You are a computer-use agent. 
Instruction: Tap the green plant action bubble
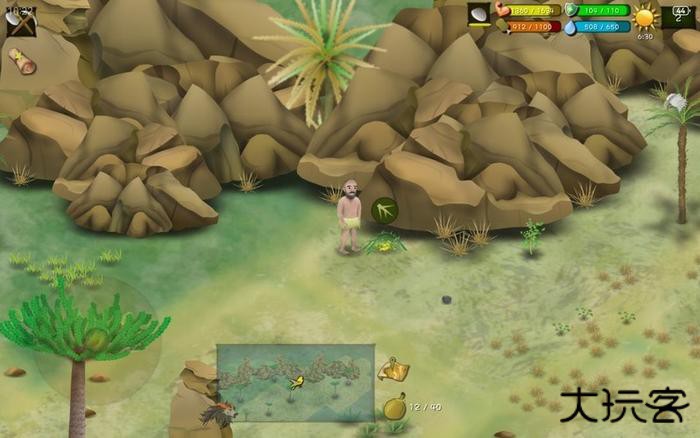pos(384,210)
